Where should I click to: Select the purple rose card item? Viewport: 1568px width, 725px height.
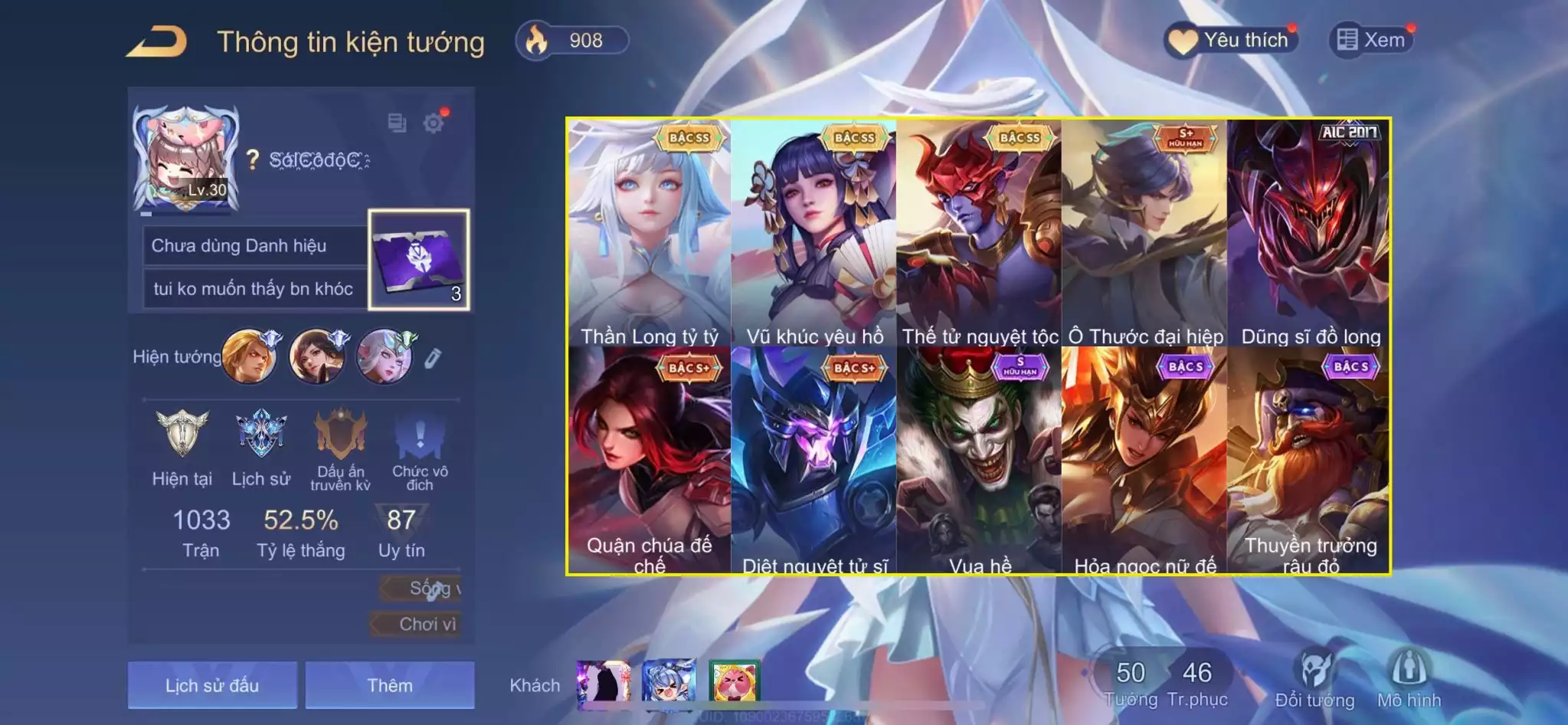point(419,260)
